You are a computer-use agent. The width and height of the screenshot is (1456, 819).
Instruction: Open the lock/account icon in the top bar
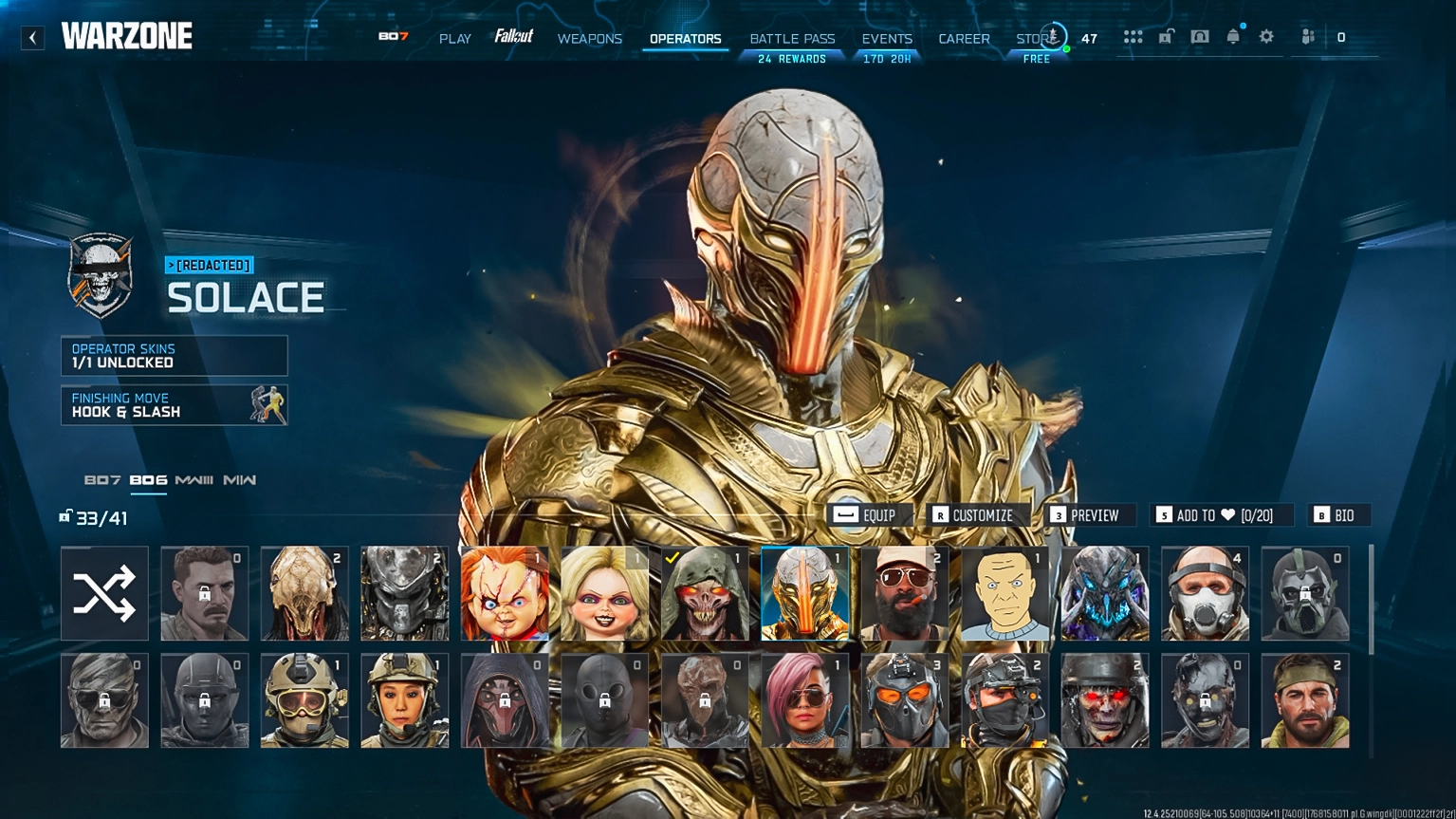1166,35
